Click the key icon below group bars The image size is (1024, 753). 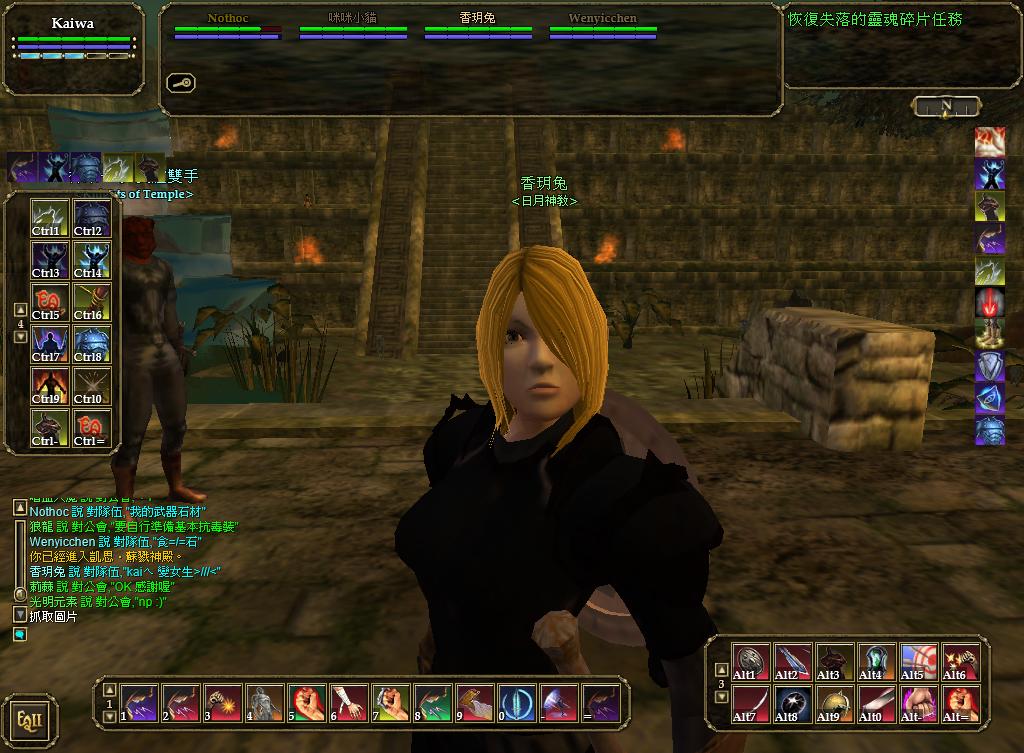tap(181, 83)
